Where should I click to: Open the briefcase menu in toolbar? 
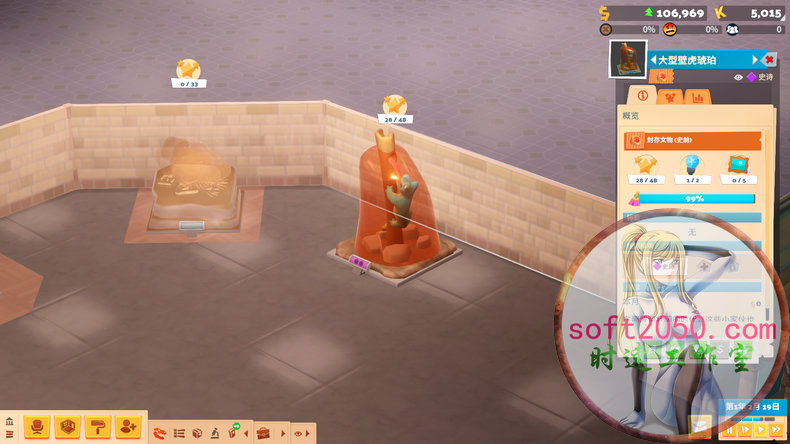(264, 433)
